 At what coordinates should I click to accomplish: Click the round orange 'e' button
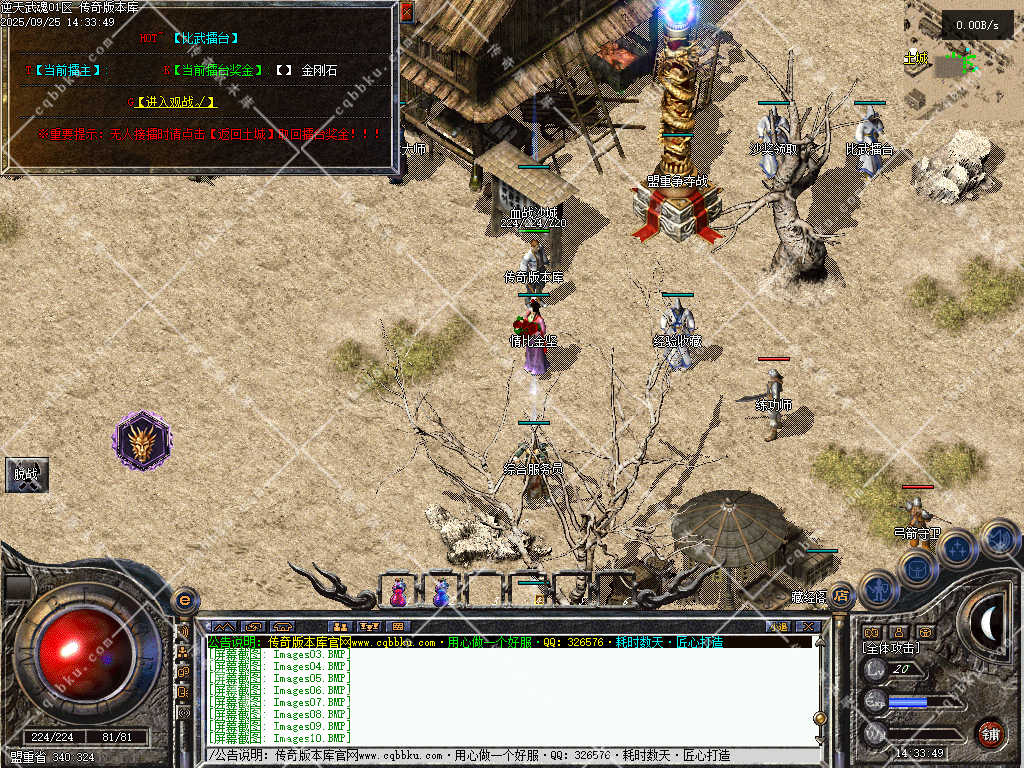[185, 600]
